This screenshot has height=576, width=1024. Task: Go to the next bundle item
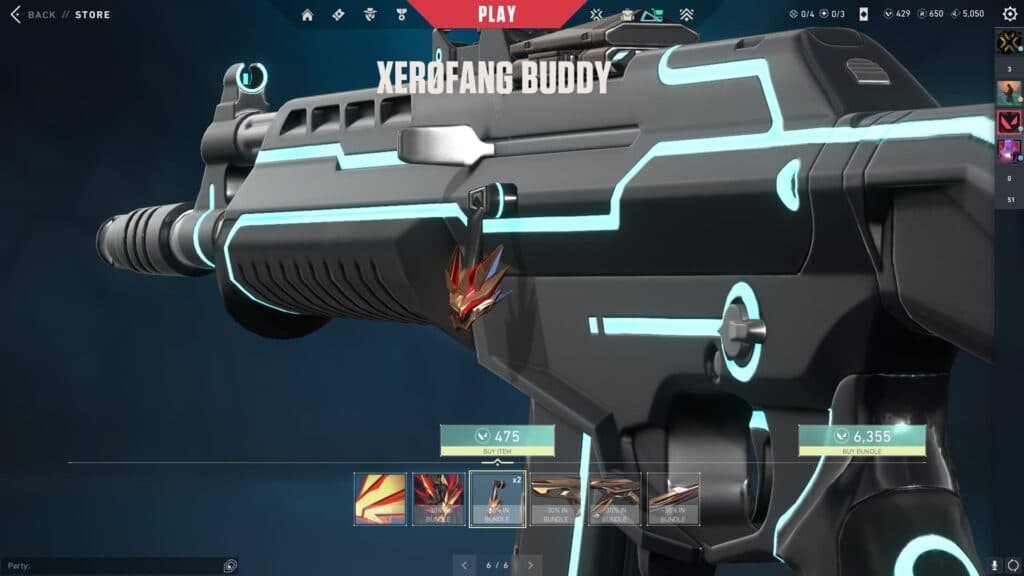click(530, 565)
